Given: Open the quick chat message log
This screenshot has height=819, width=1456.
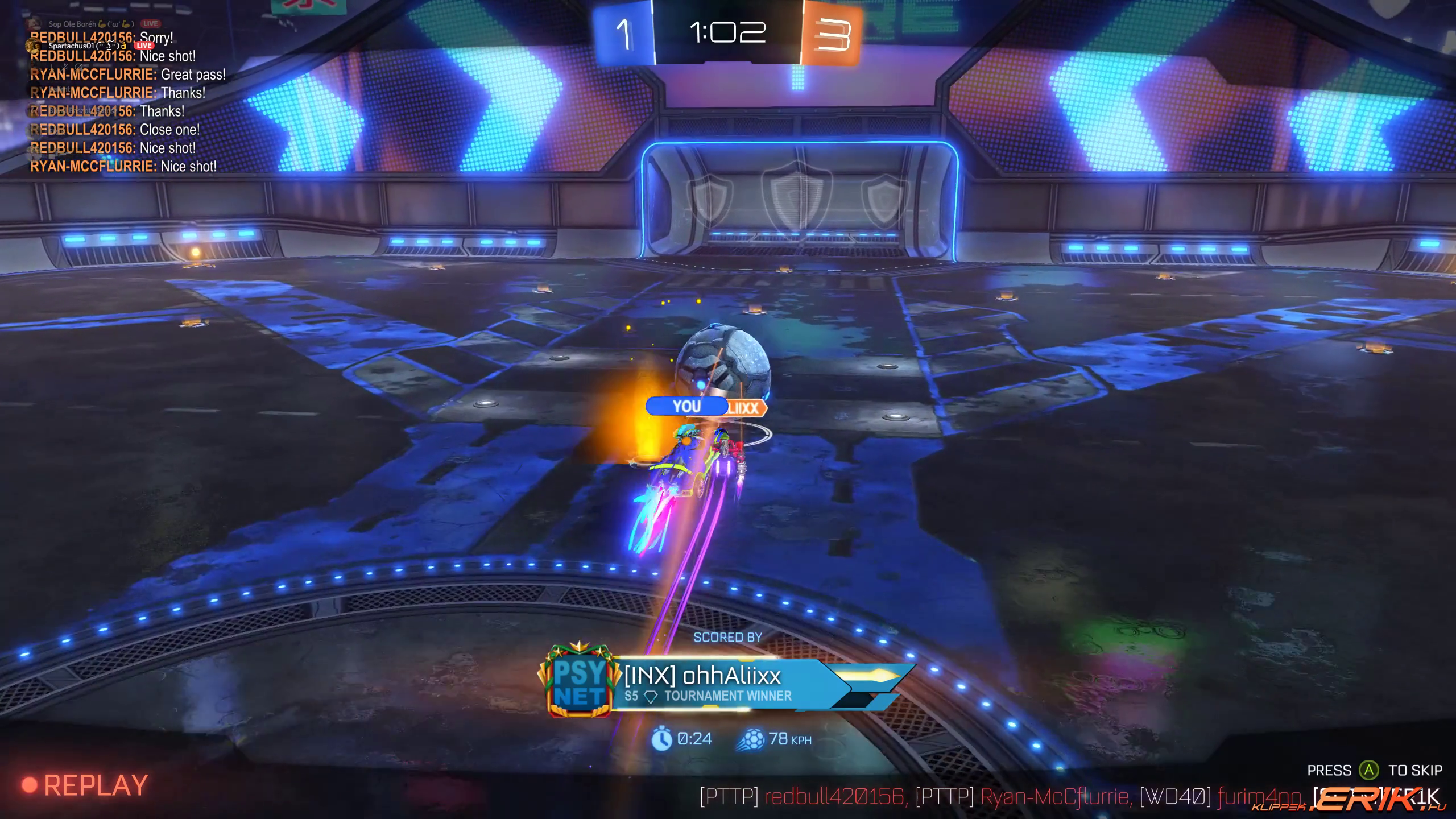Looking at the screenshot, I should click(125, 111).
